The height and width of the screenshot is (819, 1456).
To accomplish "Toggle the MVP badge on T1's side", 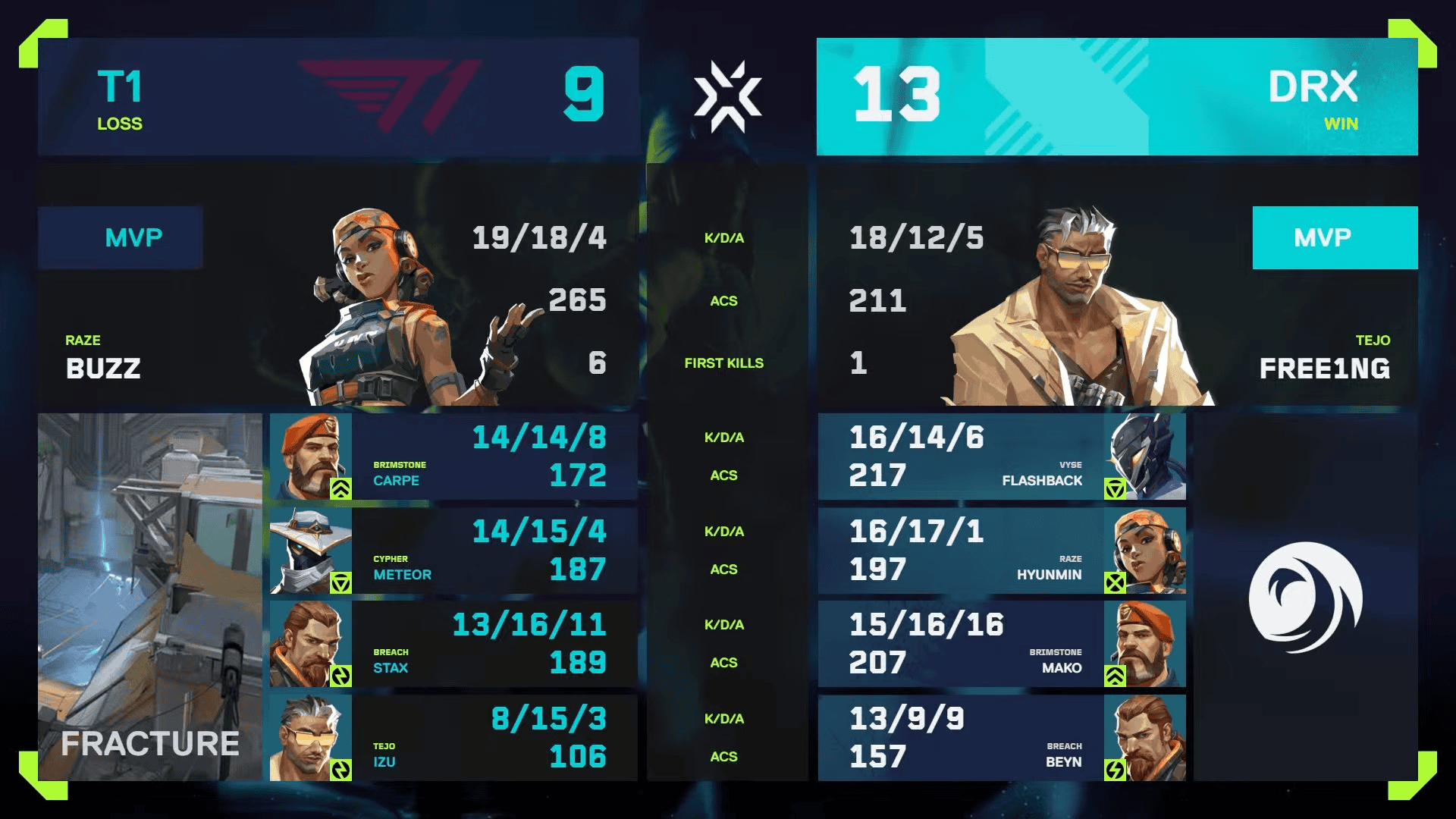I will (x=120, y=237).
